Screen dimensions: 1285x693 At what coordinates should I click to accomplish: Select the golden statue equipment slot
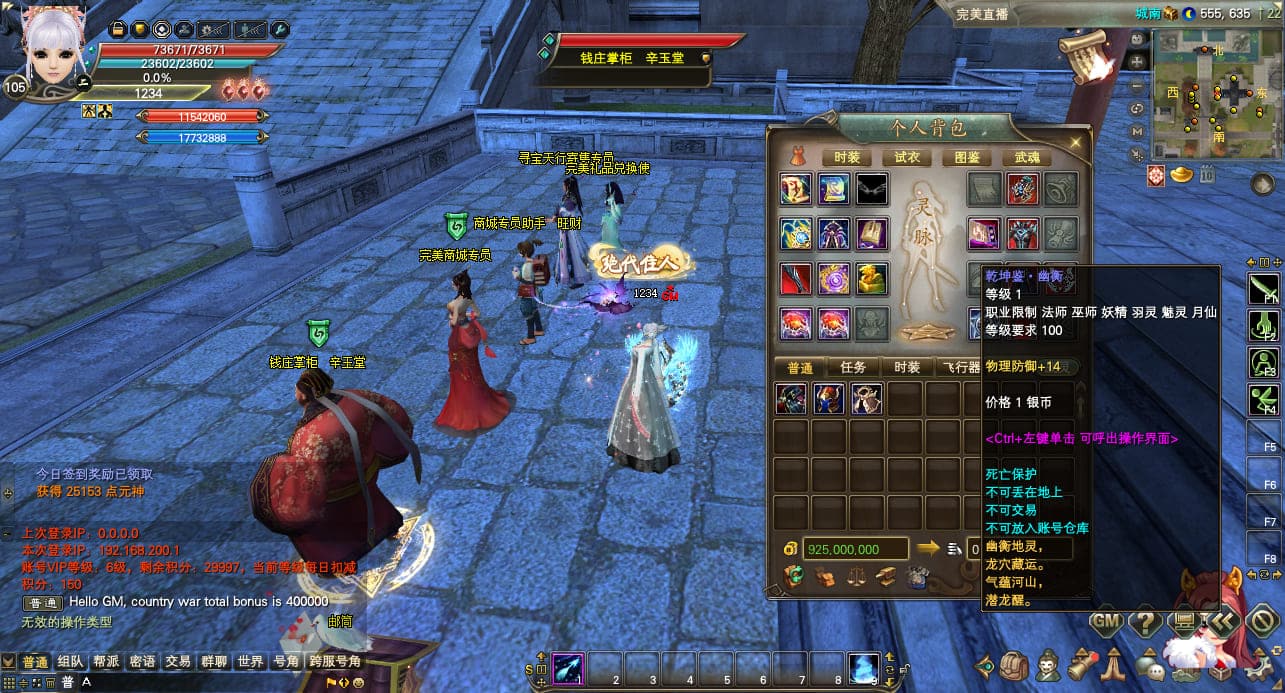[x=871, y=279]
